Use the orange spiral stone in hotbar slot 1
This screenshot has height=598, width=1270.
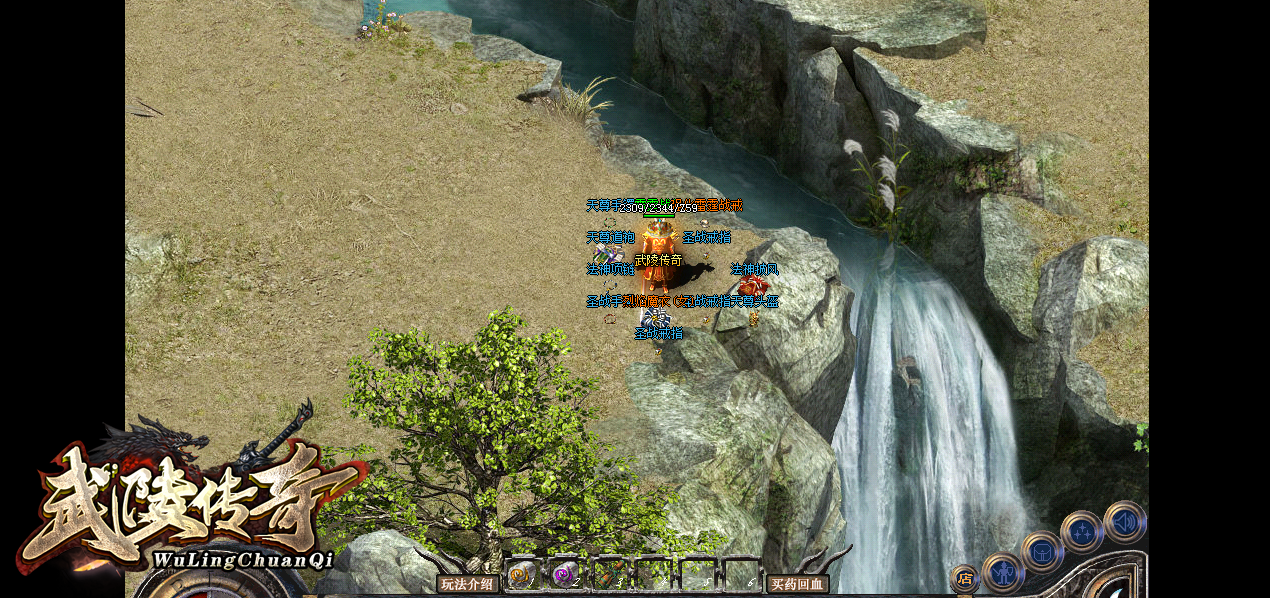[x=522, y=575]
